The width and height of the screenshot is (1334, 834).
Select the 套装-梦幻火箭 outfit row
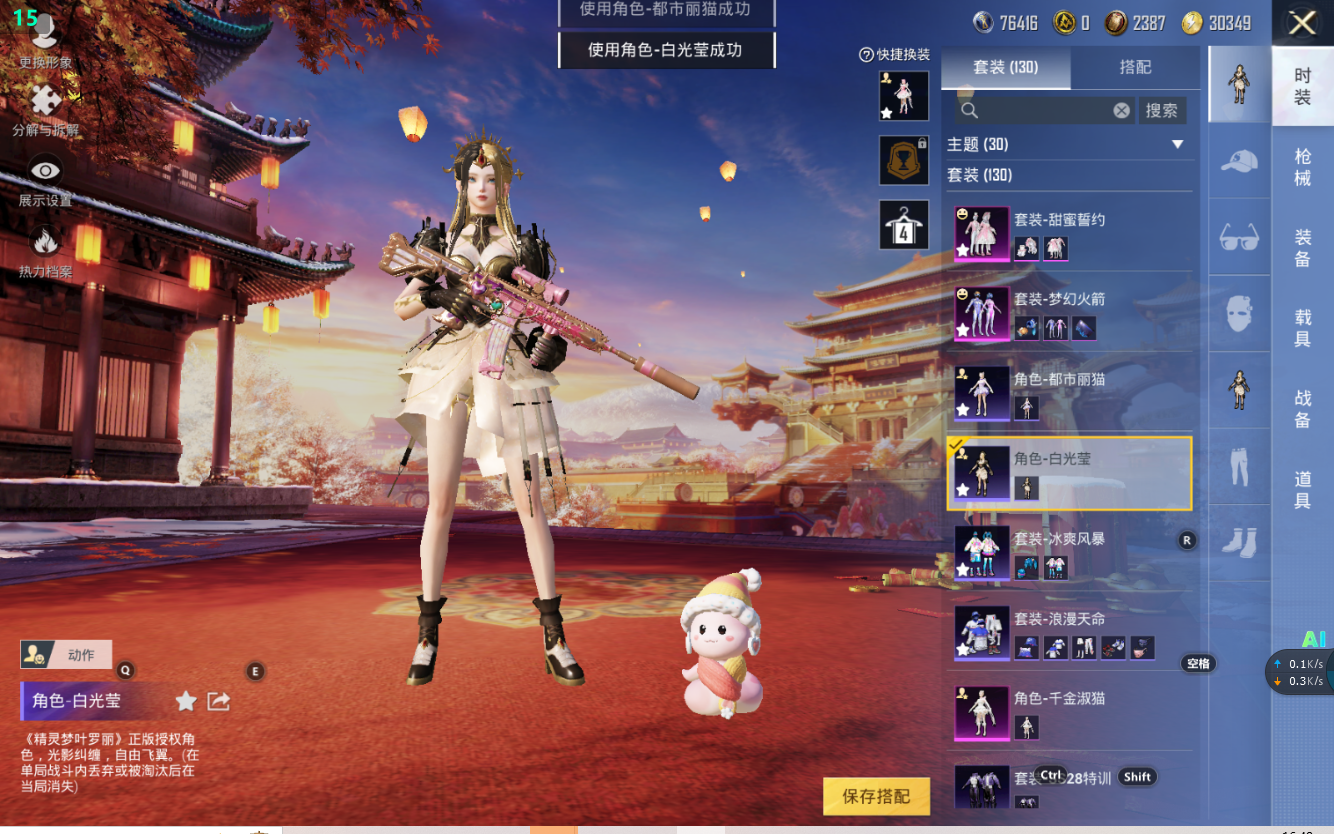[1069, 313]
